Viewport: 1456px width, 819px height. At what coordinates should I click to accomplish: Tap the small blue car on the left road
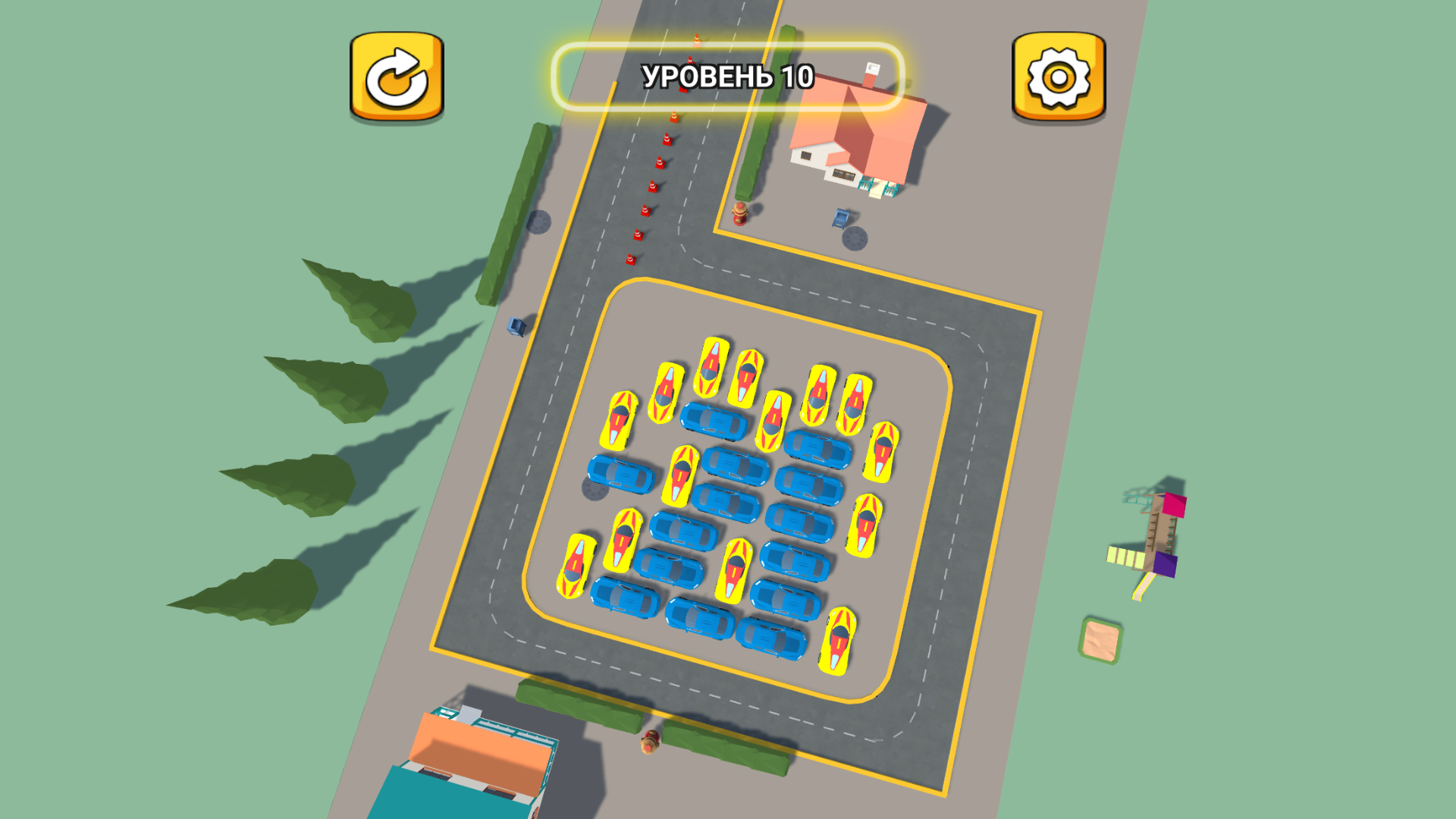coord(517,326)
